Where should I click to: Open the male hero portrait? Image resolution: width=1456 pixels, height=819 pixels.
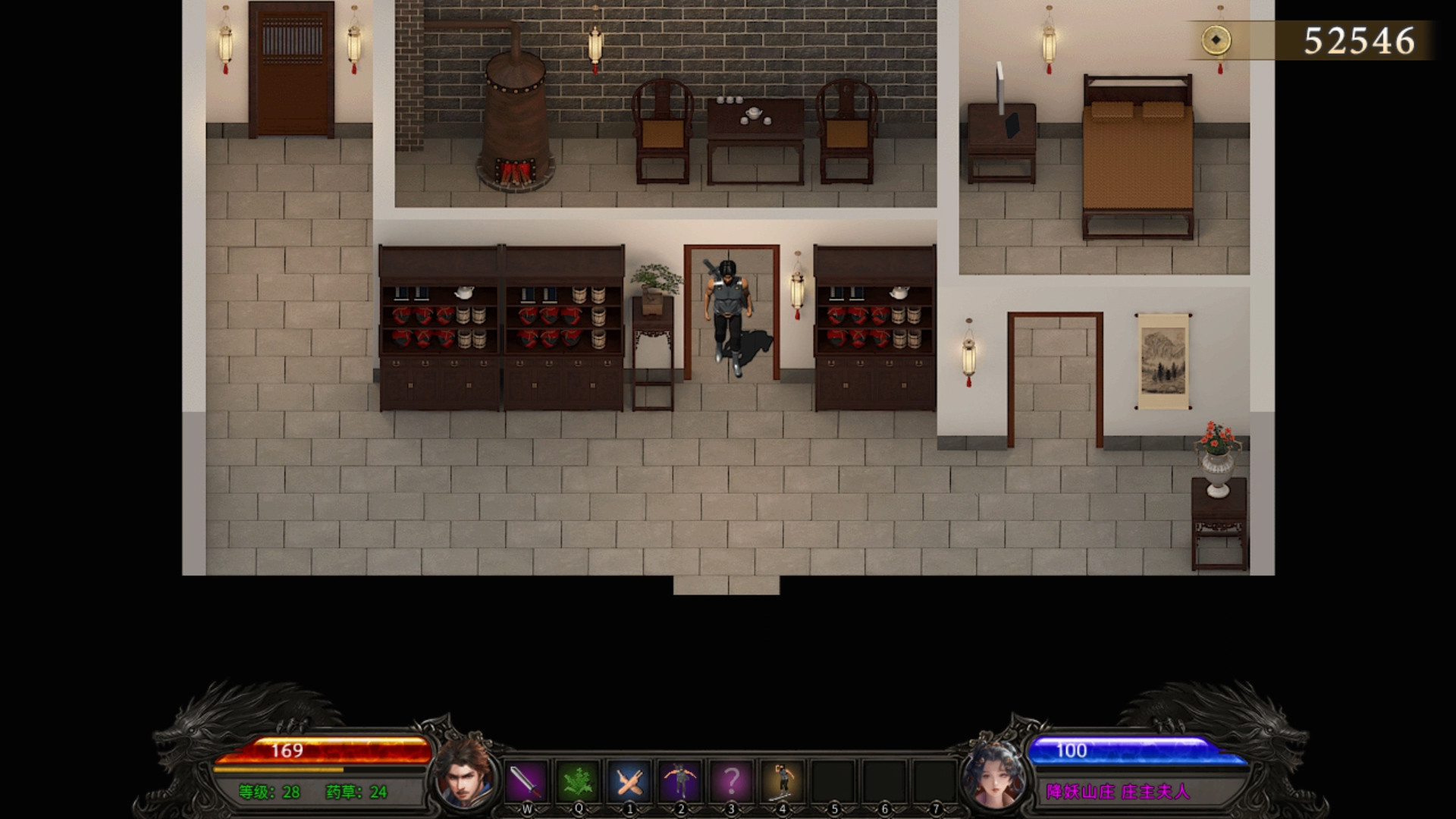coord(463,773)
